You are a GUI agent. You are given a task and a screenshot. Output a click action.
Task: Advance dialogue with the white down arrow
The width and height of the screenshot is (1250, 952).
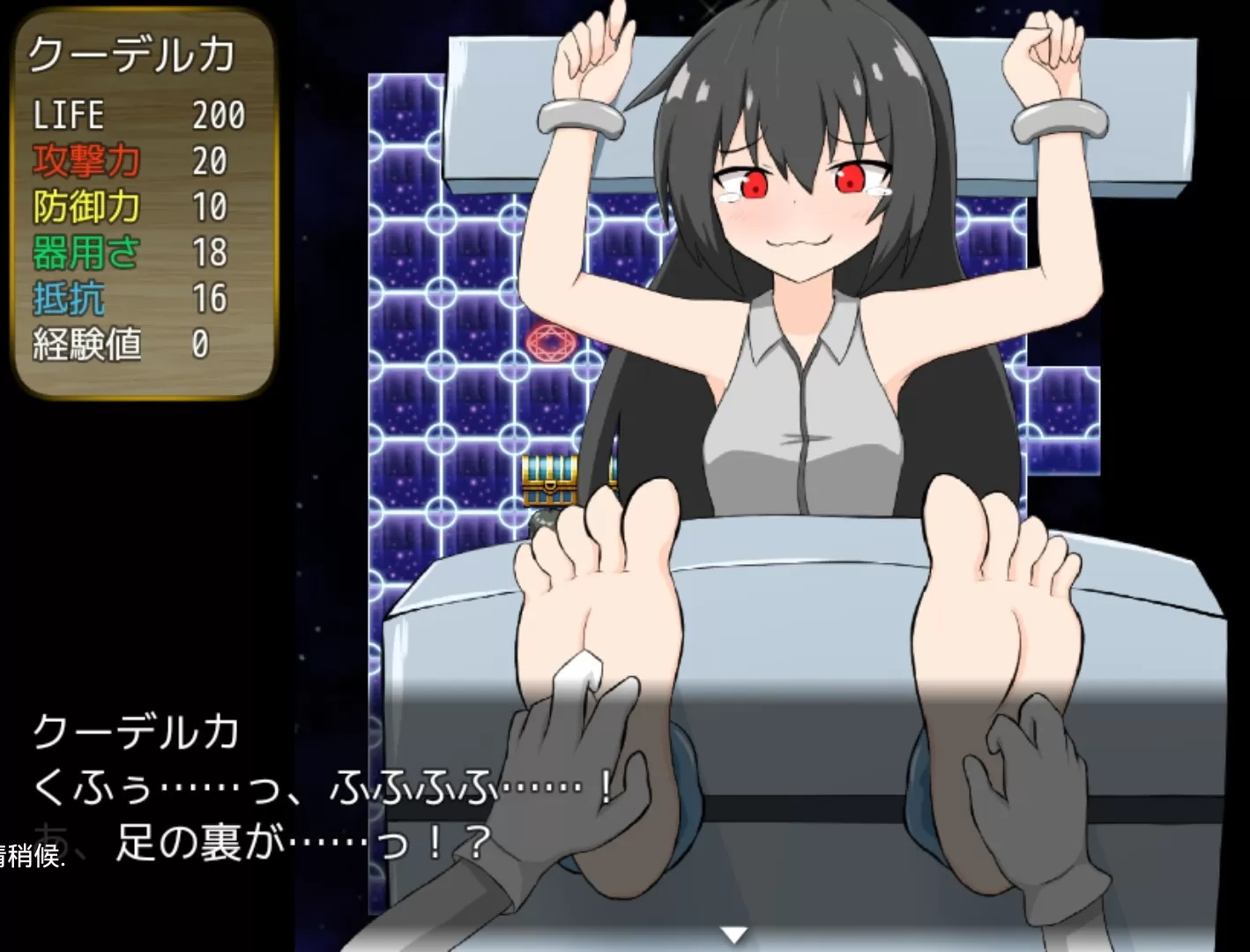click(733, 934)
